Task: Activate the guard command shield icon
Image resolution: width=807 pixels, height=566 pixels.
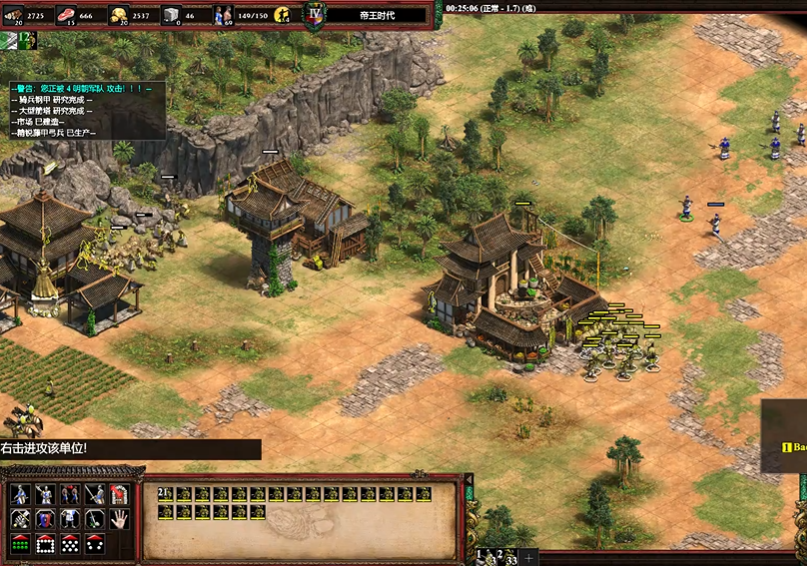Action: click(45, 519)
